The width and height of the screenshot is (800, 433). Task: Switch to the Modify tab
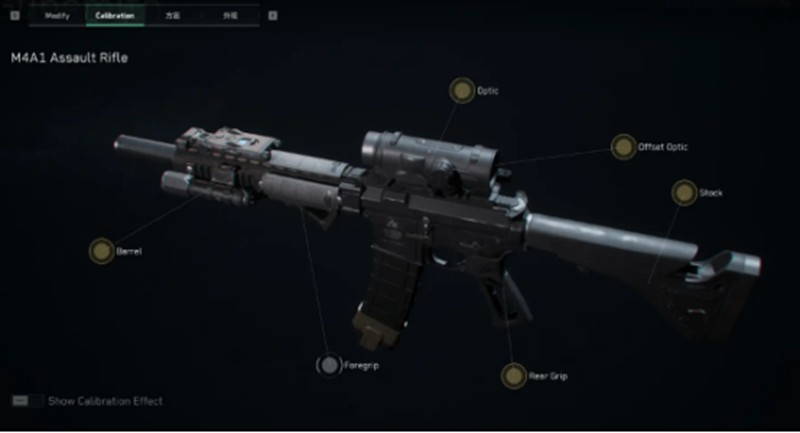pyautogui.click(x=57, y=16)
